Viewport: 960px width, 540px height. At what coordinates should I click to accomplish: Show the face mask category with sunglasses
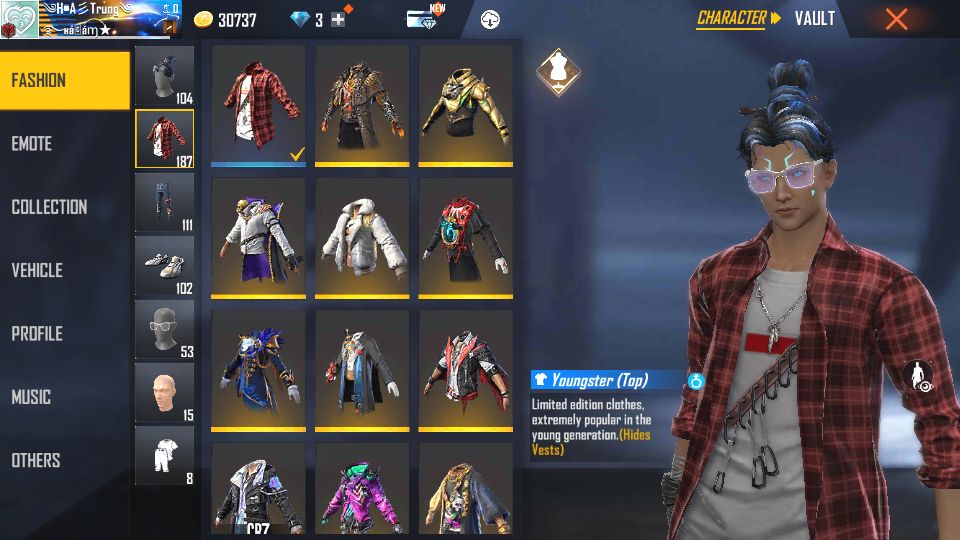(x=164, y=329)
